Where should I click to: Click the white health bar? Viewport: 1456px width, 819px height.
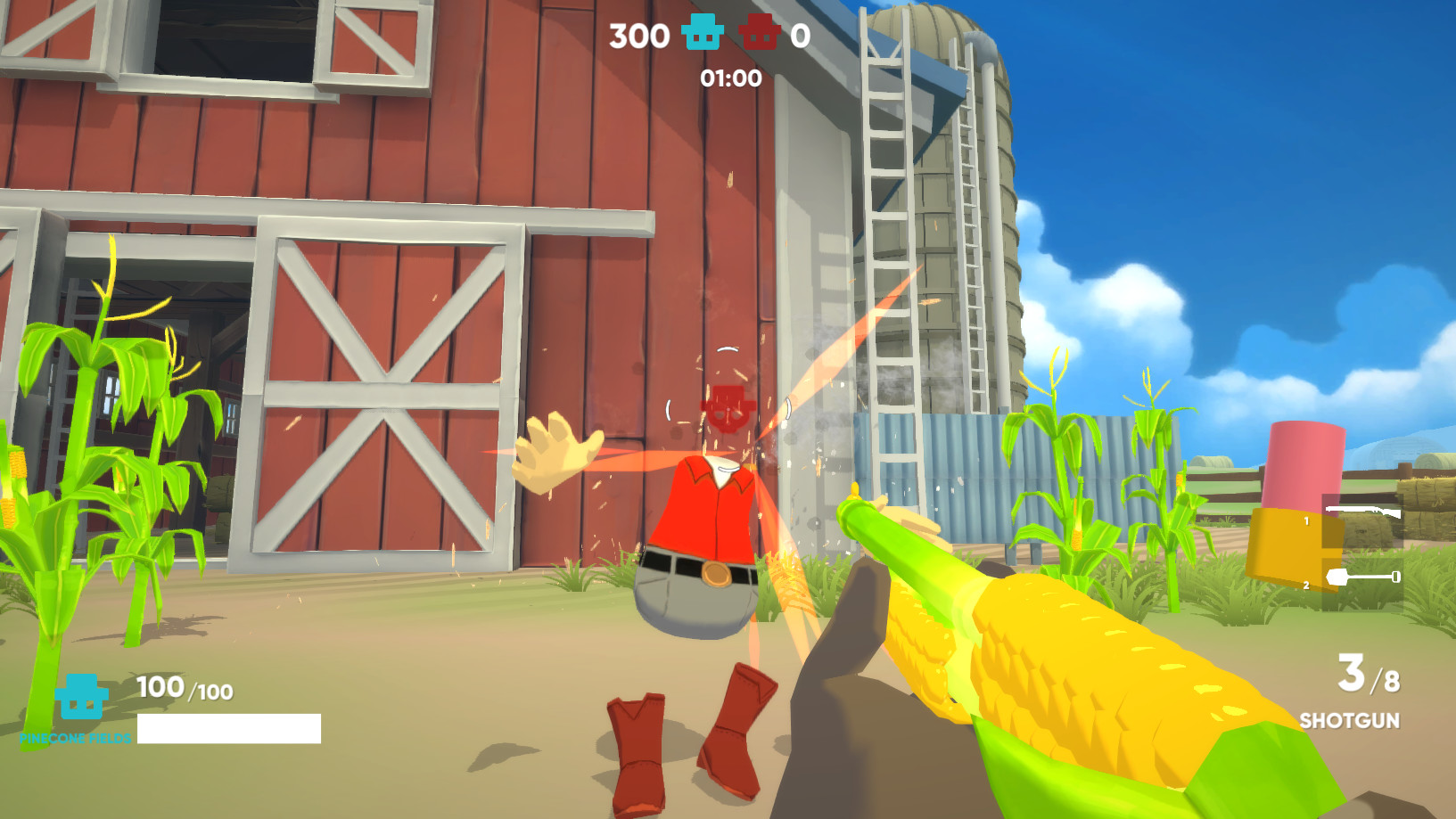227,728
